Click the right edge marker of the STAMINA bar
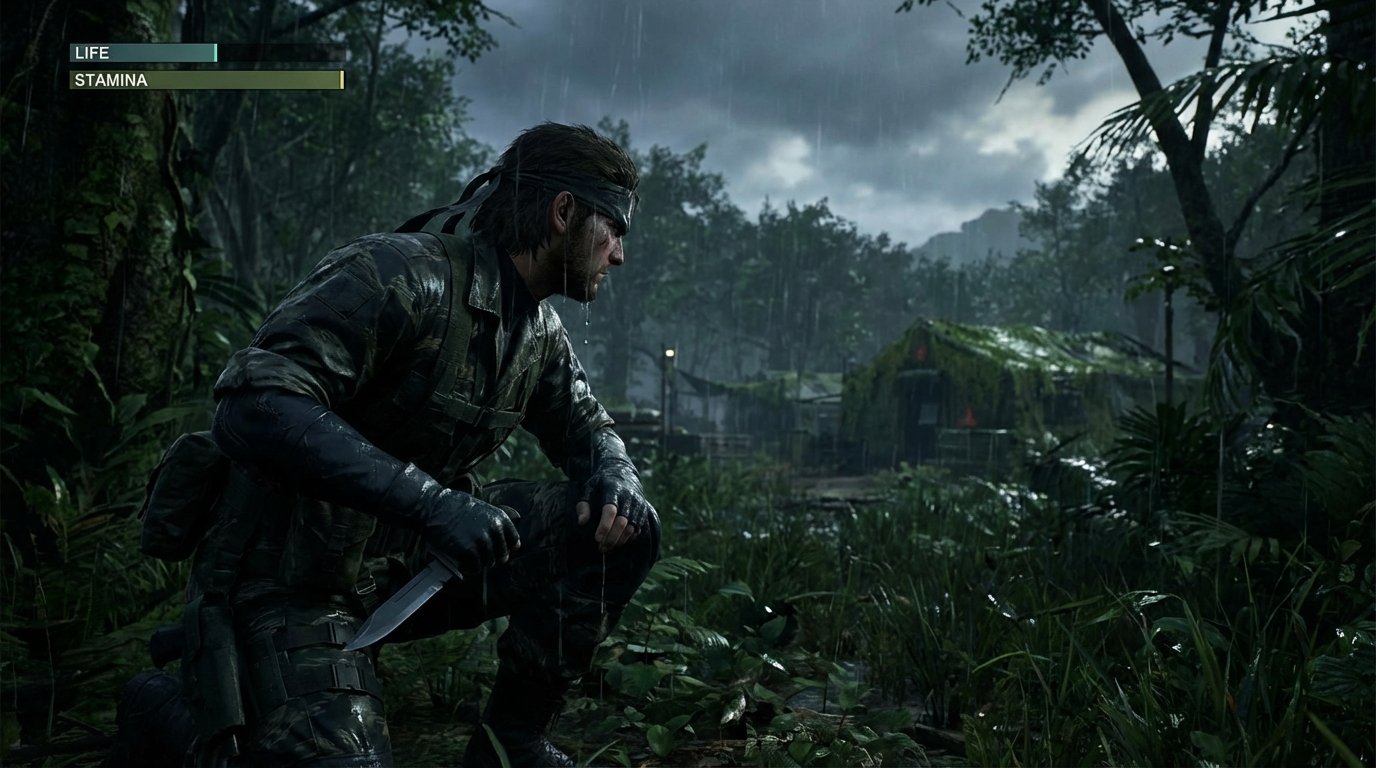 tap(342, 79)
